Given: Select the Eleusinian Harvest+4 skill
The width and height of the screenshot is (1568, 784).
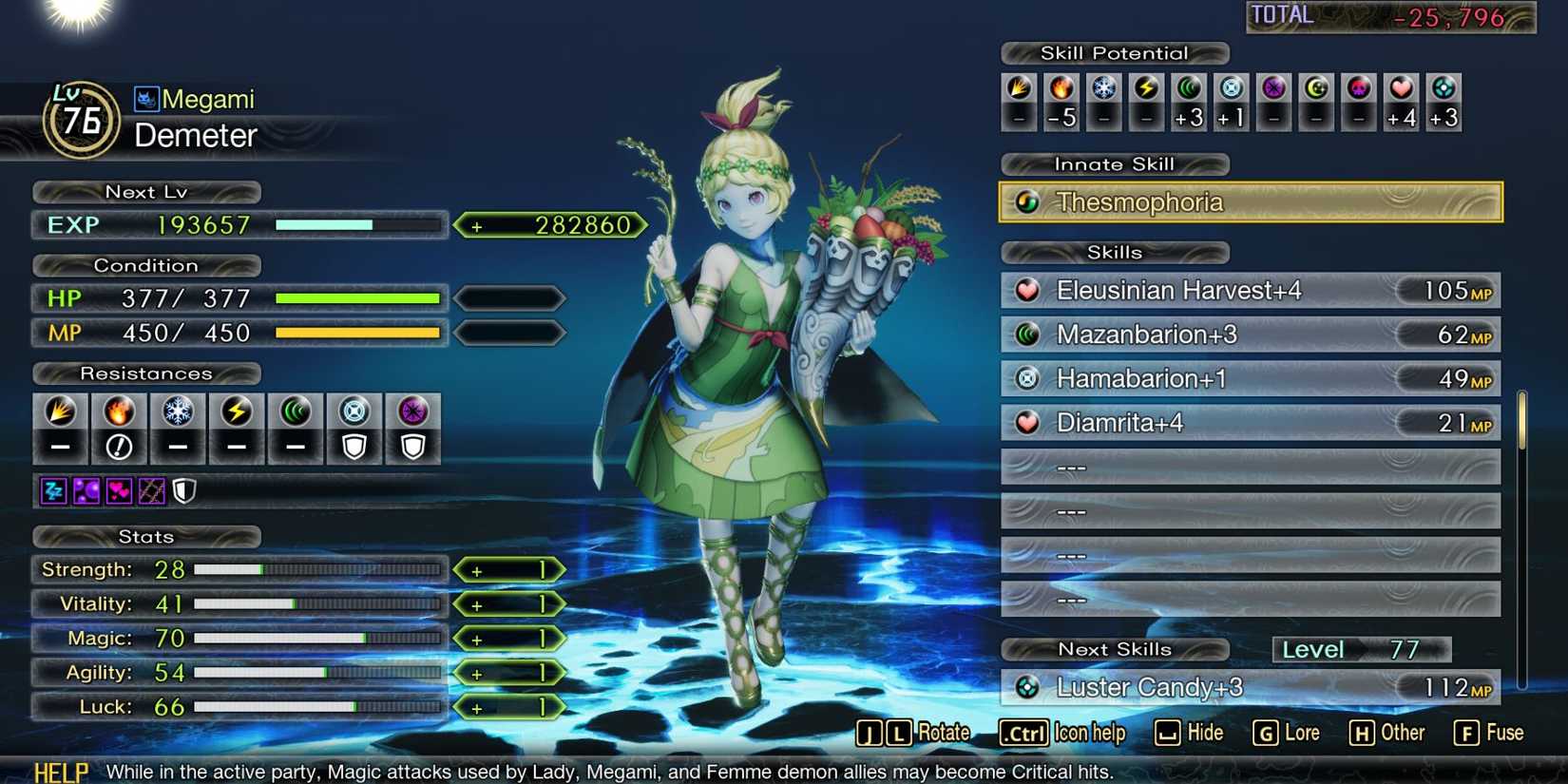Looking at the screenshot, I should [1249, 290].
